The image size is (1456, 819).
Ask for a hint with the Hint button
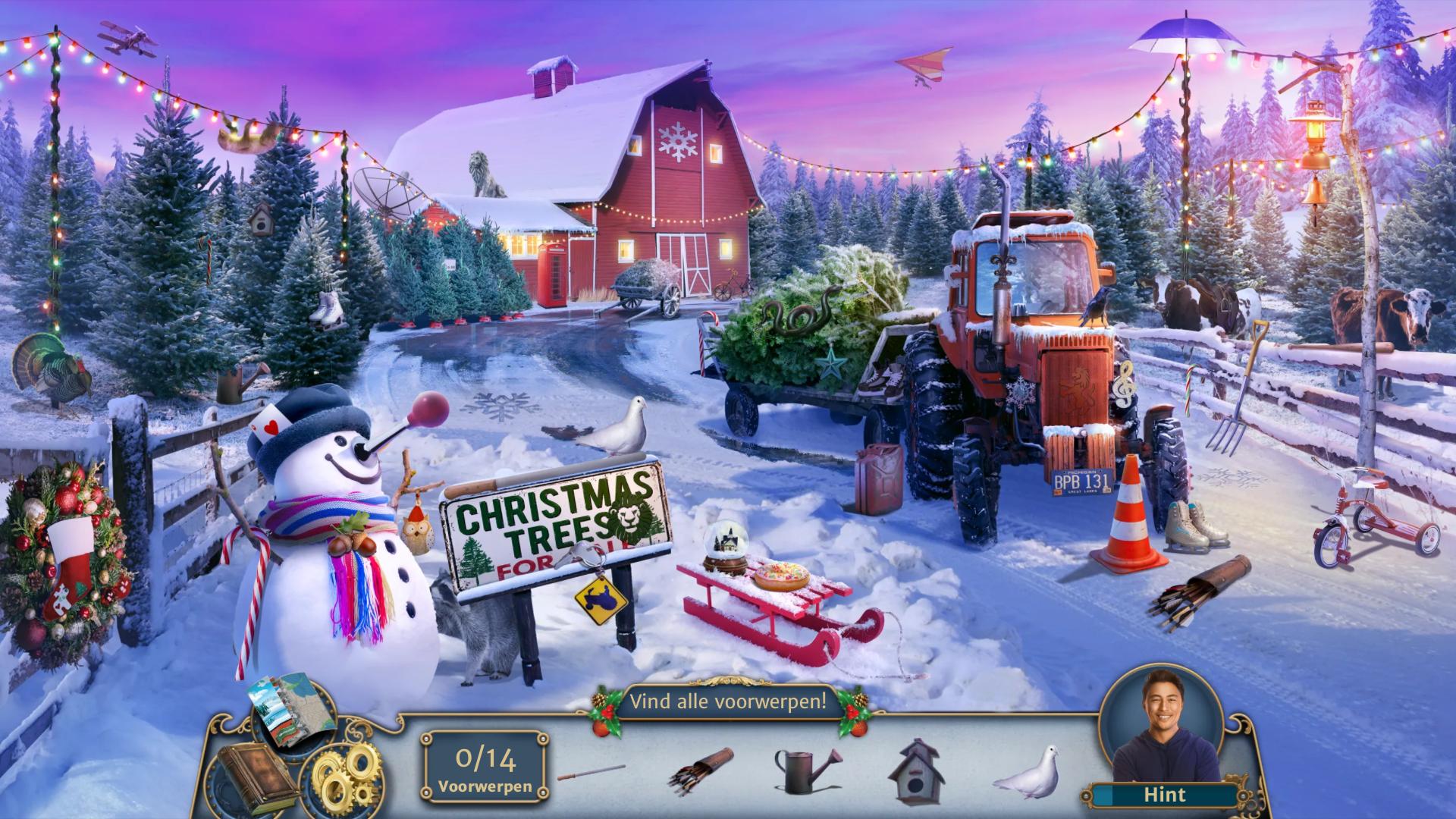coord(1164,795)
